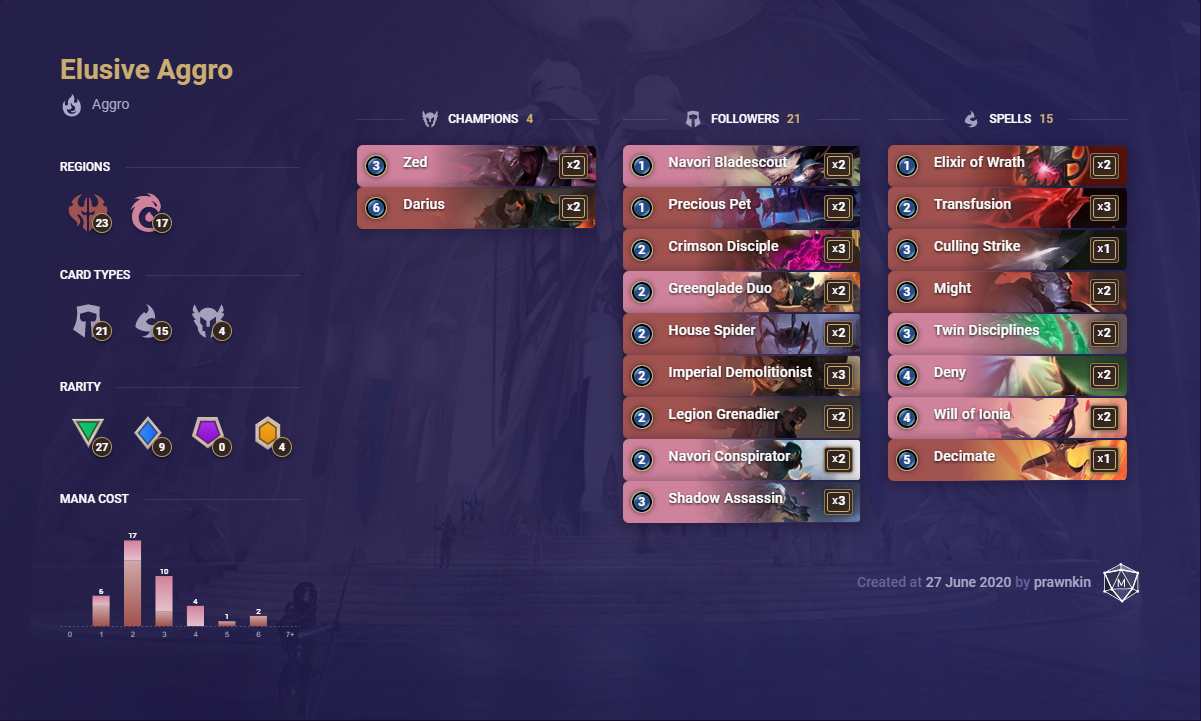The height and width of the screenshot is (721, 1201).
Task: Choose the Culling Strike spell
Action: [x=1007, y=250]
